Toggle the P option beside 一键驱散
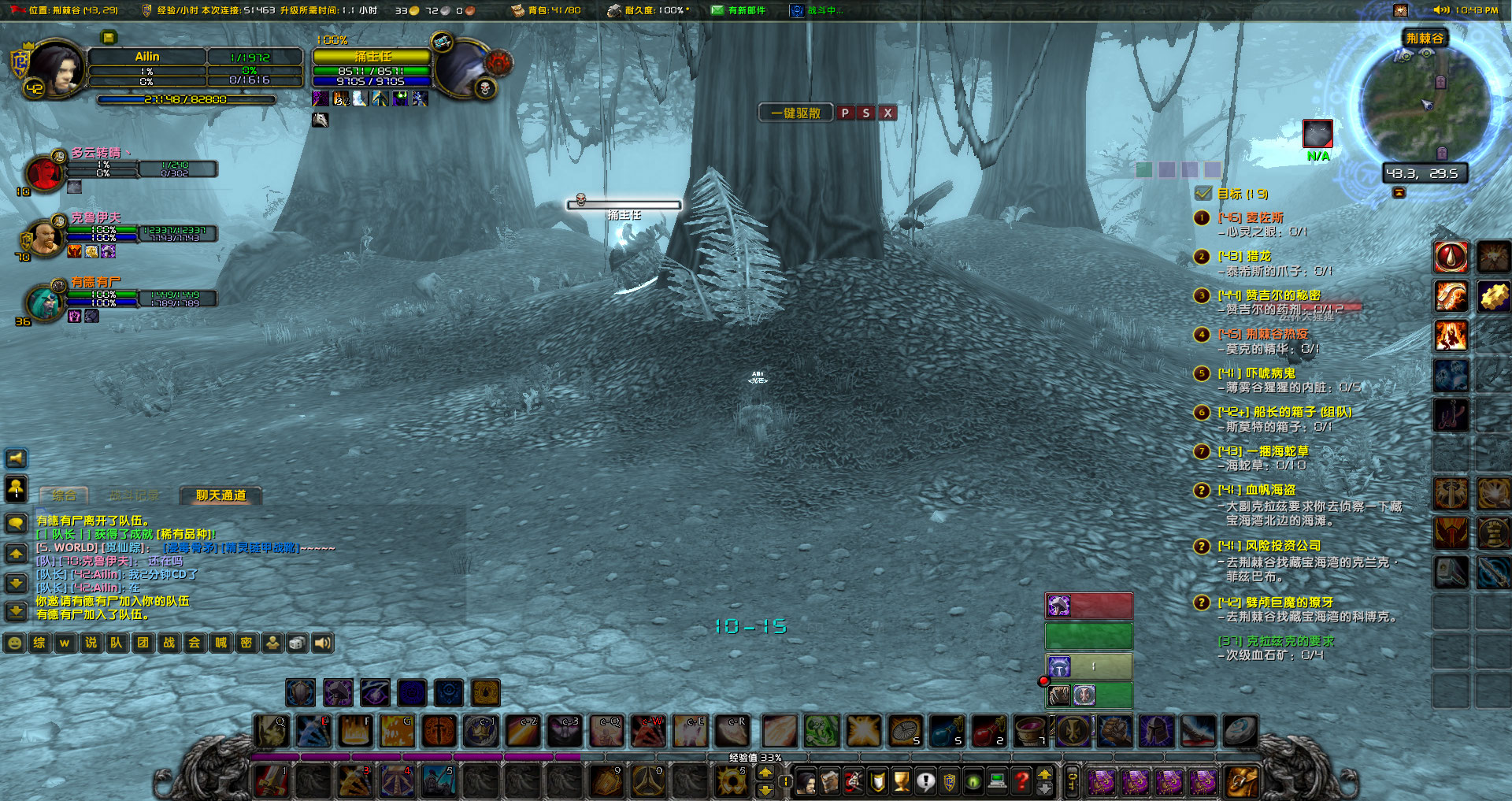The height and width of the screenshot is (801, 1512). pyautogui.click(x=845, y=113)
